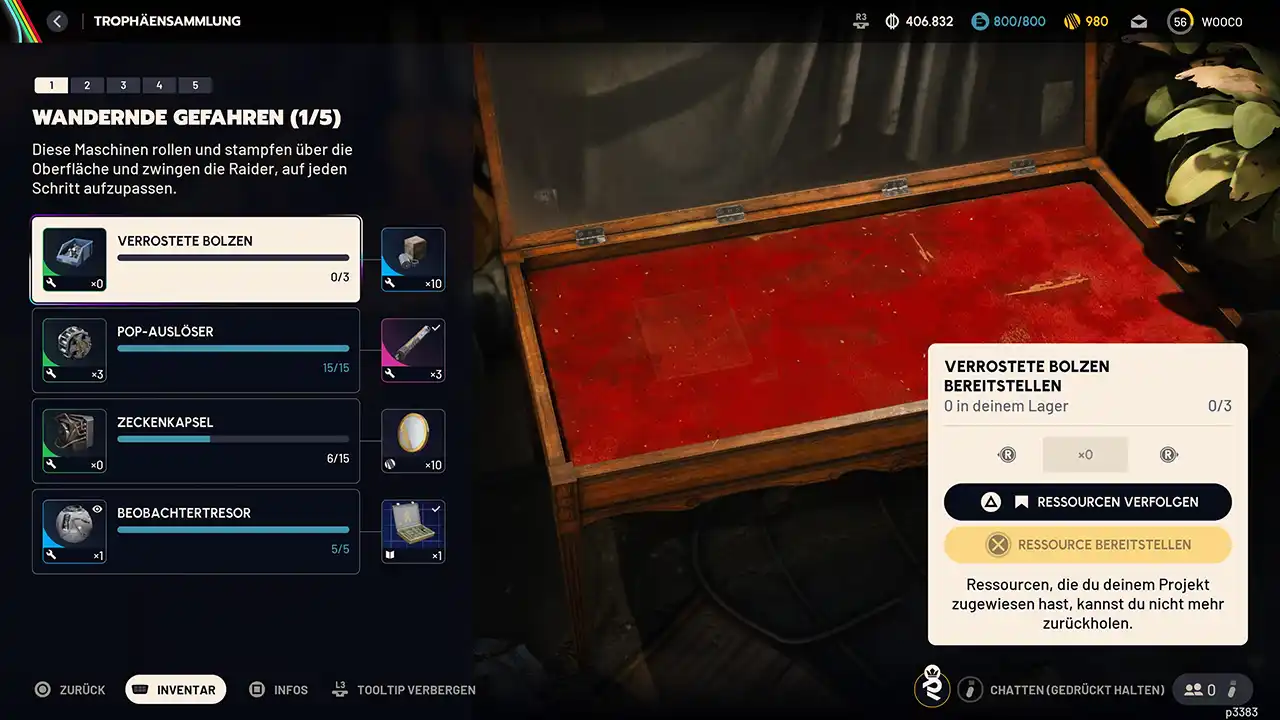This screenshot has height=720, width=1280.
Task: Select the Verrostete Bolzen requirement row
Action: pos(196,260)
